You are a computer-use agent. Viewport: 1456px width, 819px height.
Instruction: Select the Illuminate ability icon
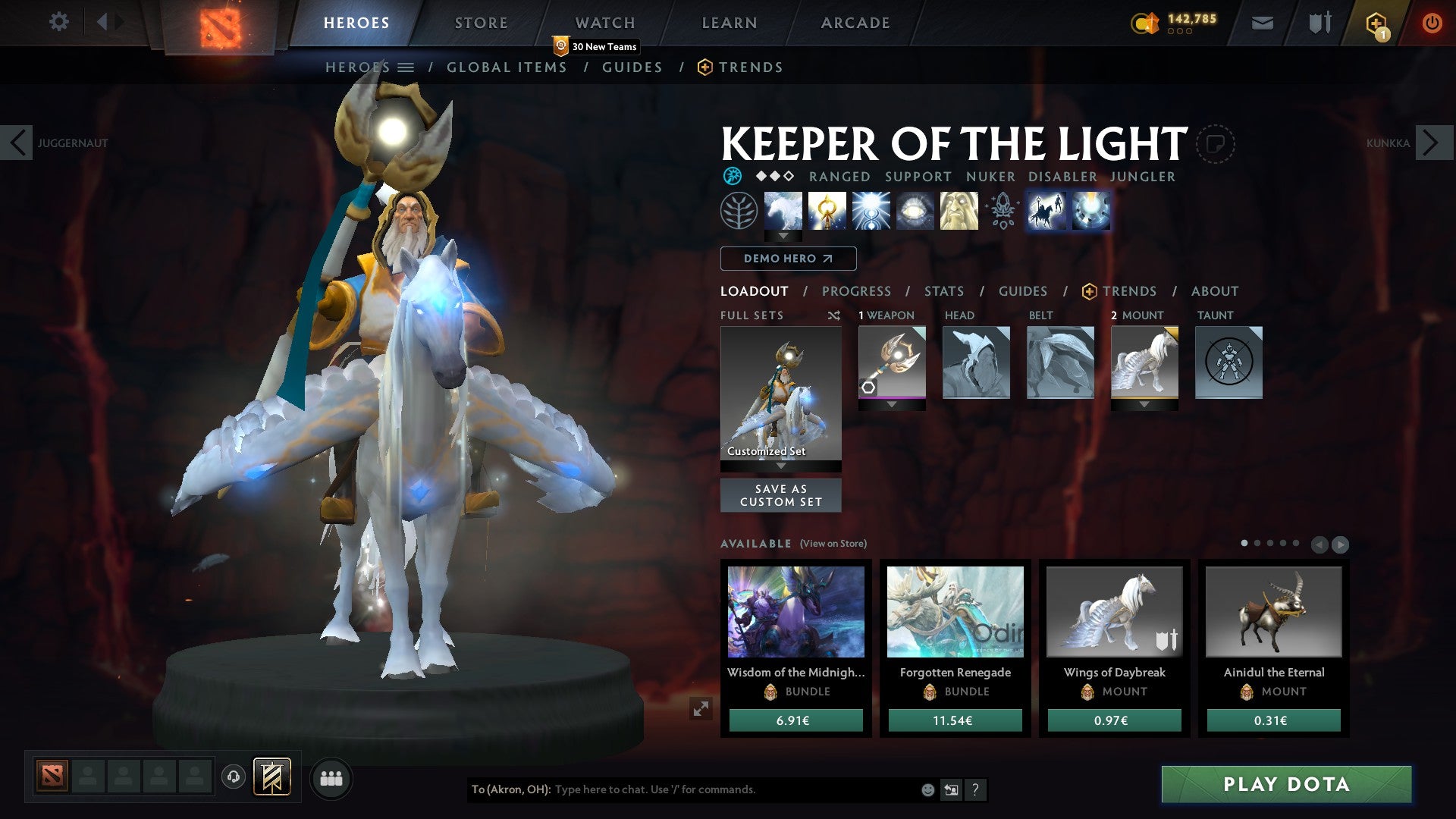point(874,212)
